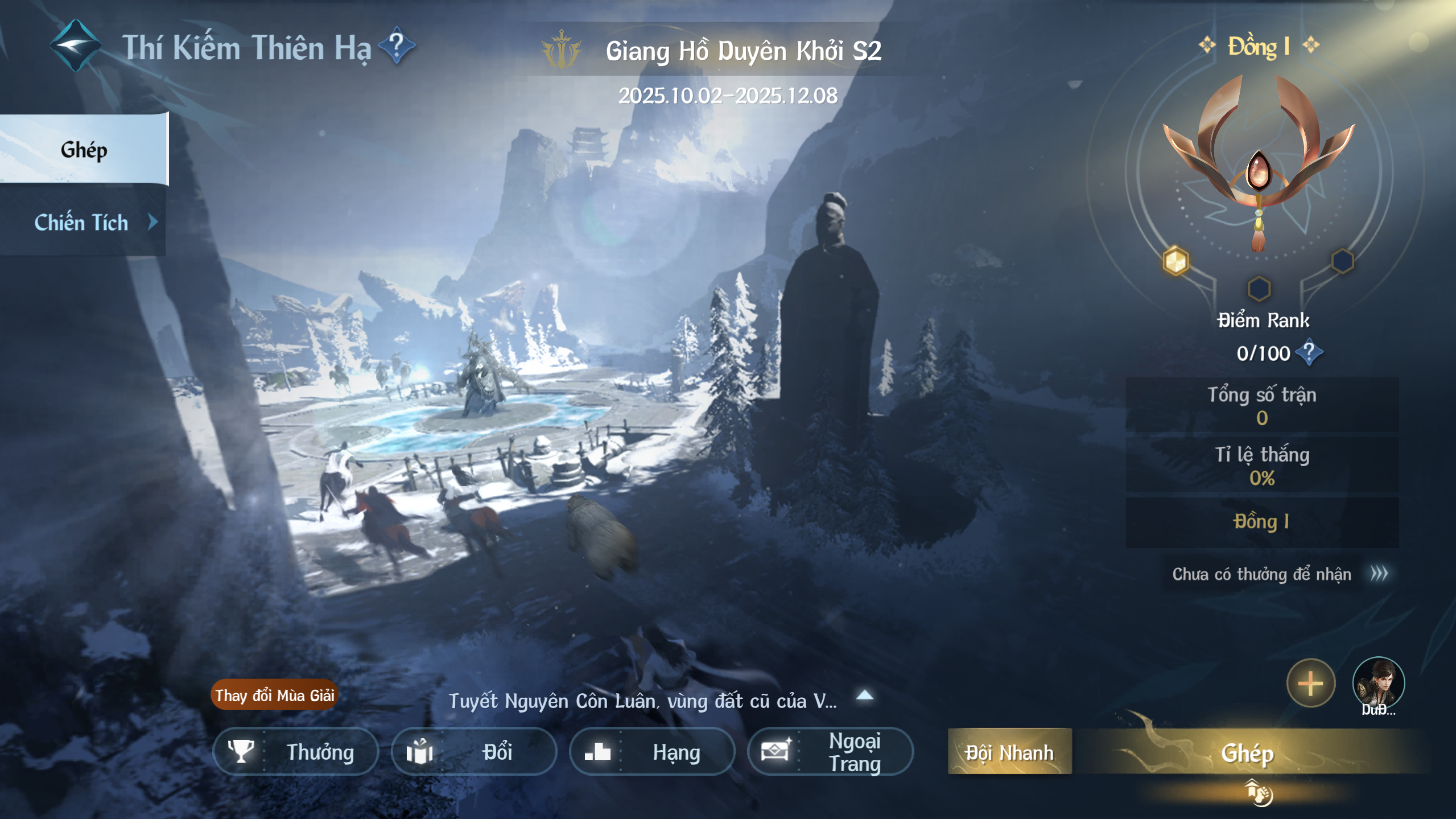Open the Thưởng rewards menu
Viewport: 1456px width, 819px height.
click(x=296, y=752)
